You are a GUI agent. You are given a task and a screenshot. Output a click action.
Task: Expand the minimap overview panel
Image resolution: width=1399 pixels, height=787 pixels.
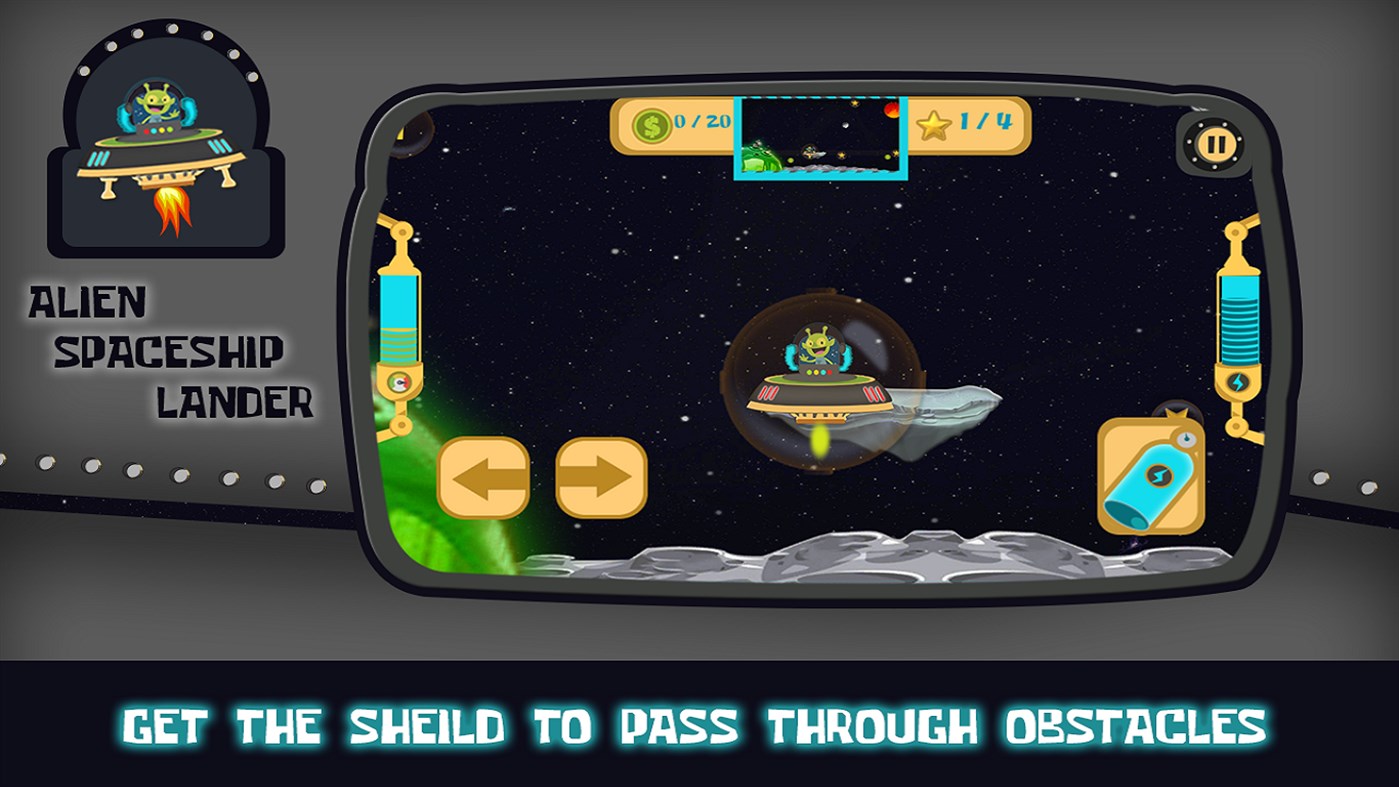tap(820, 140)
